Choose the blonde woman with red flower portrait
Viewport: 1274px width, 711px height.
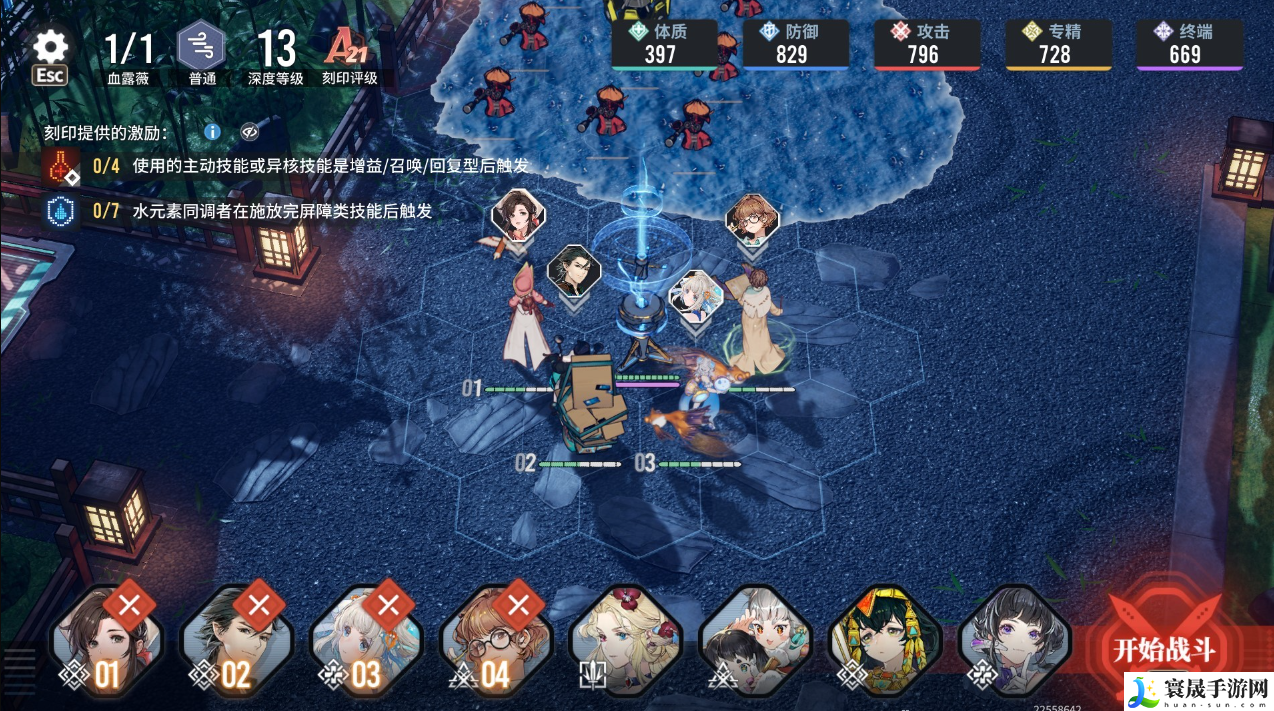tap(626, 640)
